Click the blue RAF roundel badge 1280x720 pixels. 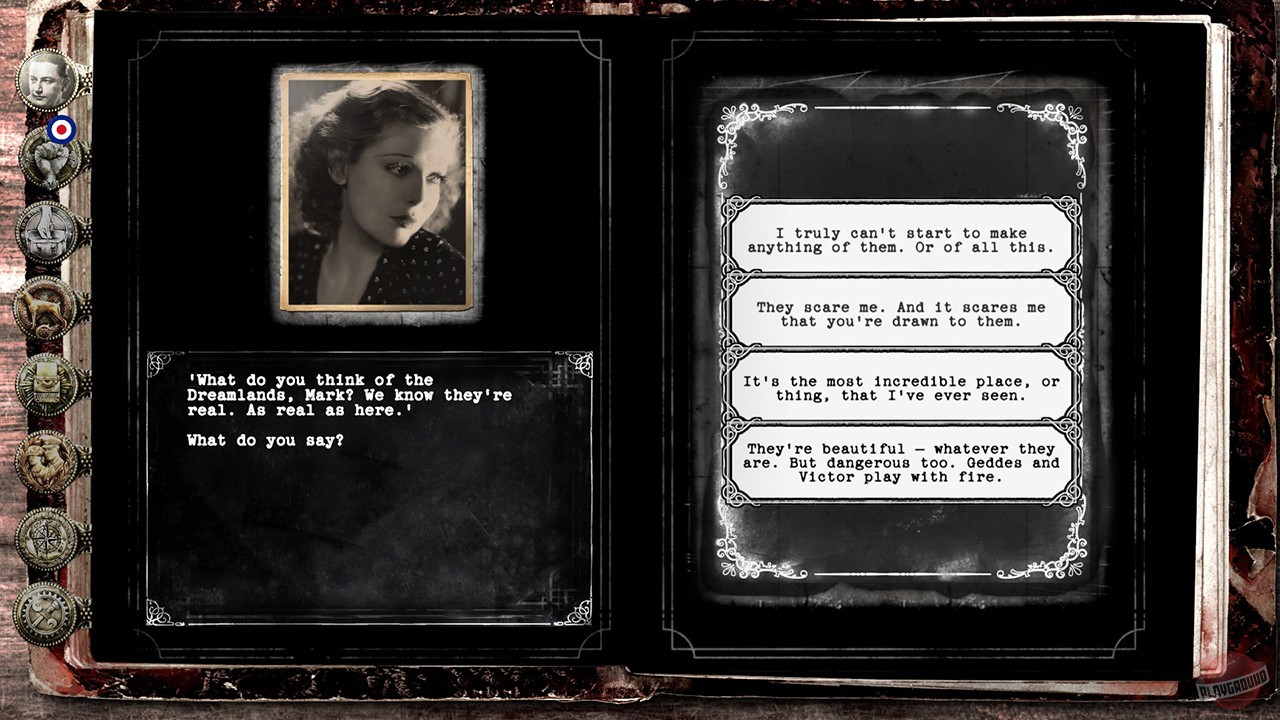click(x=63, y=130)
